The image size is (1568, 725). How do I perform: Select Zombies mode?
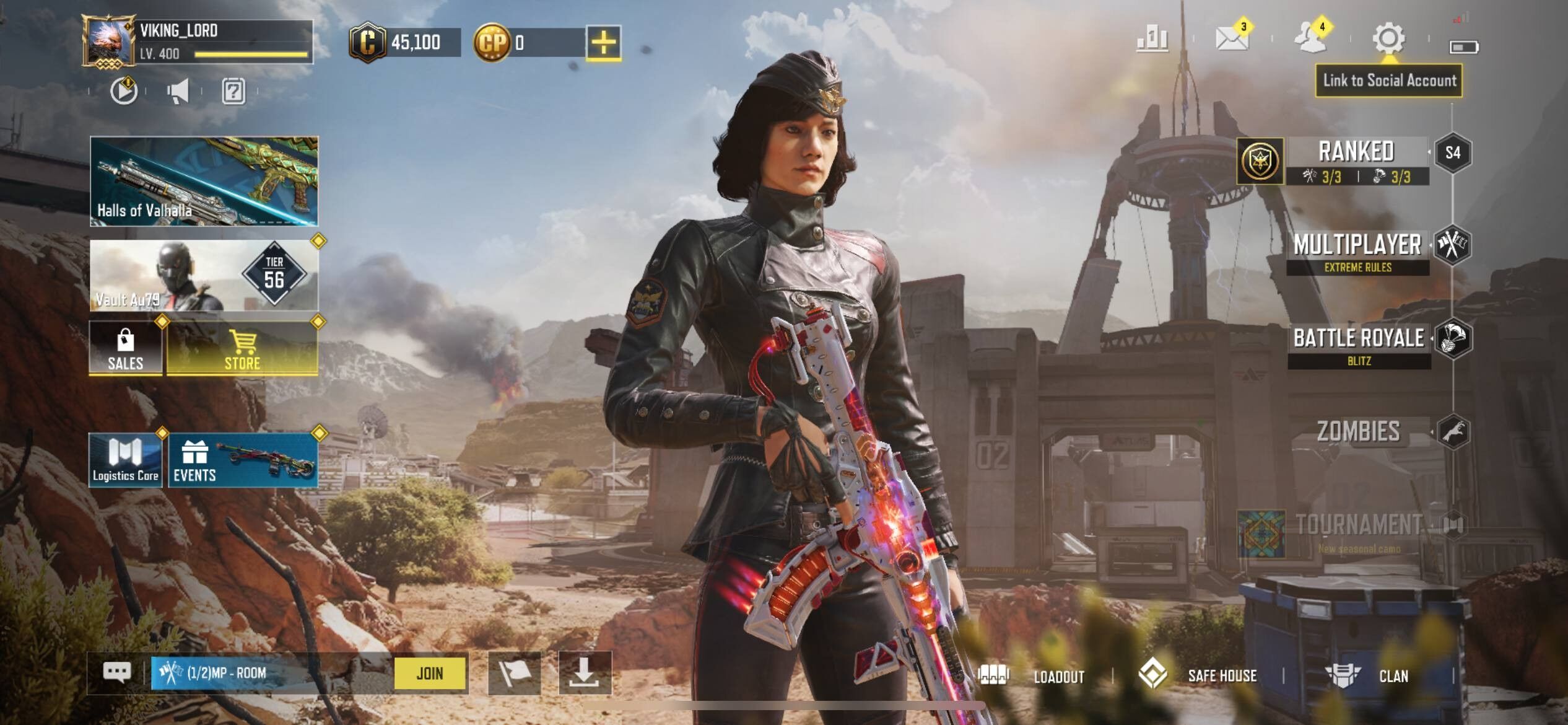click(1359, 432)
